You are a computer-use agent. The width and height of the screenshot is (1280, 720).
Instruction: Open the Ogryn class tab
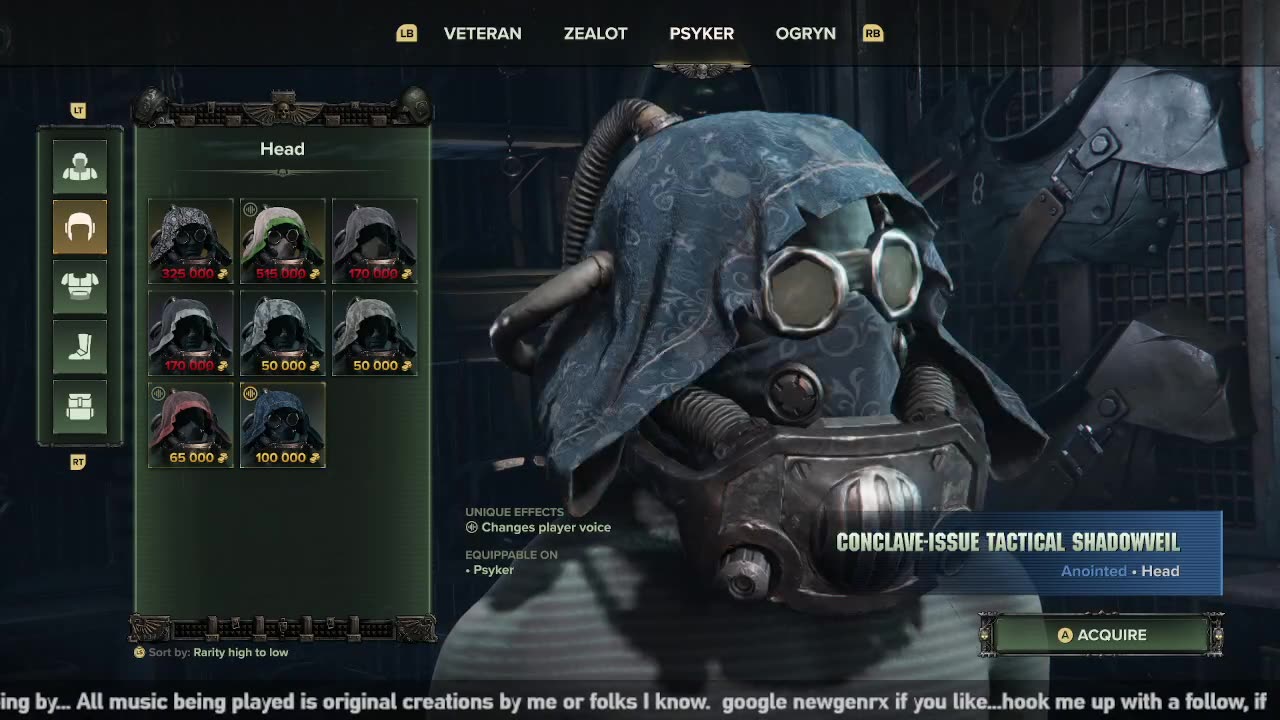(805, 33)
